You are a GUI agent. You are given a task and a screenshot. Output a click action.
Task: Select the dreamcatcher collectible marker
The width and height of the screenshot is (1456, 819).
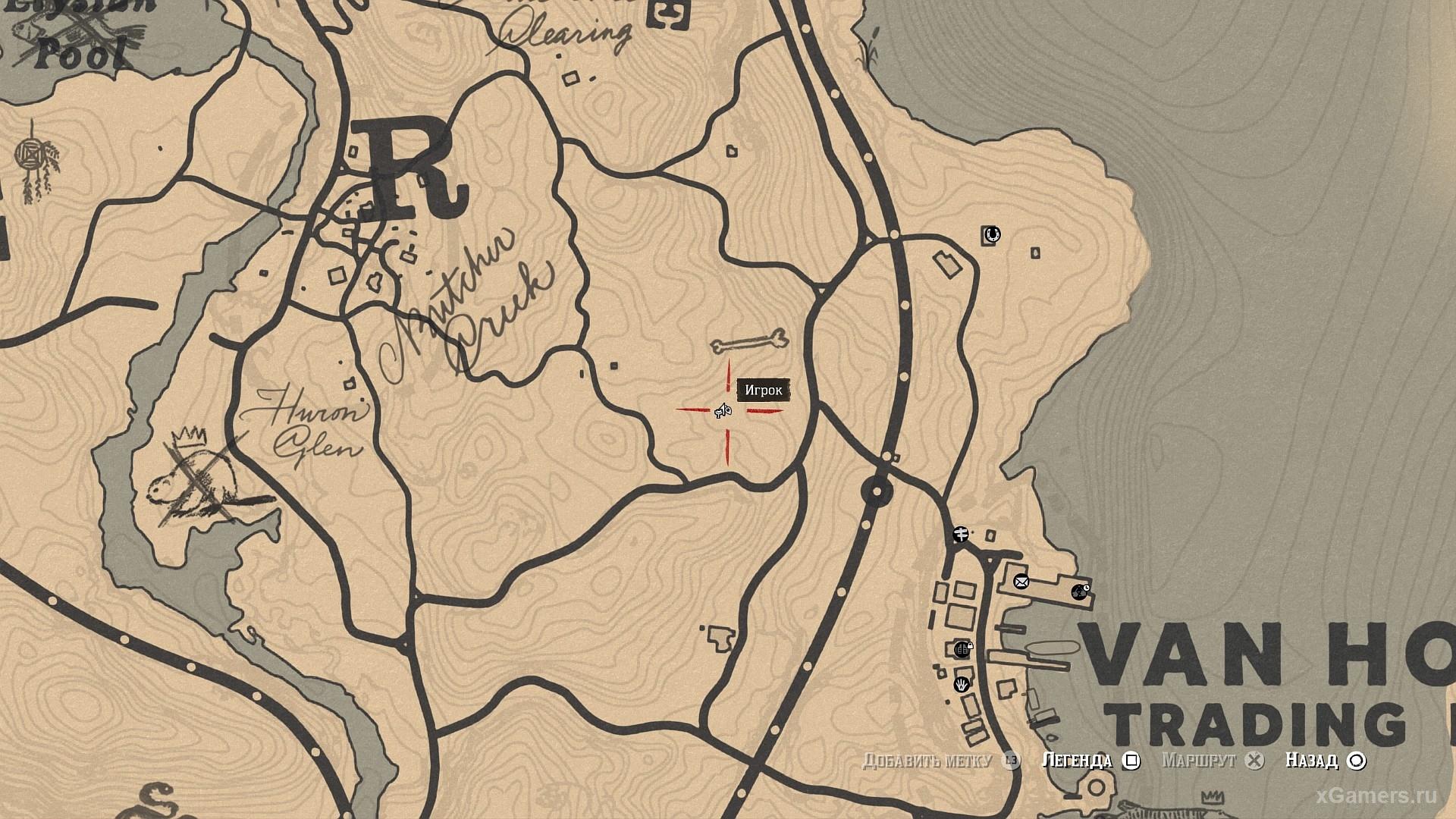click(x=32, y=158)
